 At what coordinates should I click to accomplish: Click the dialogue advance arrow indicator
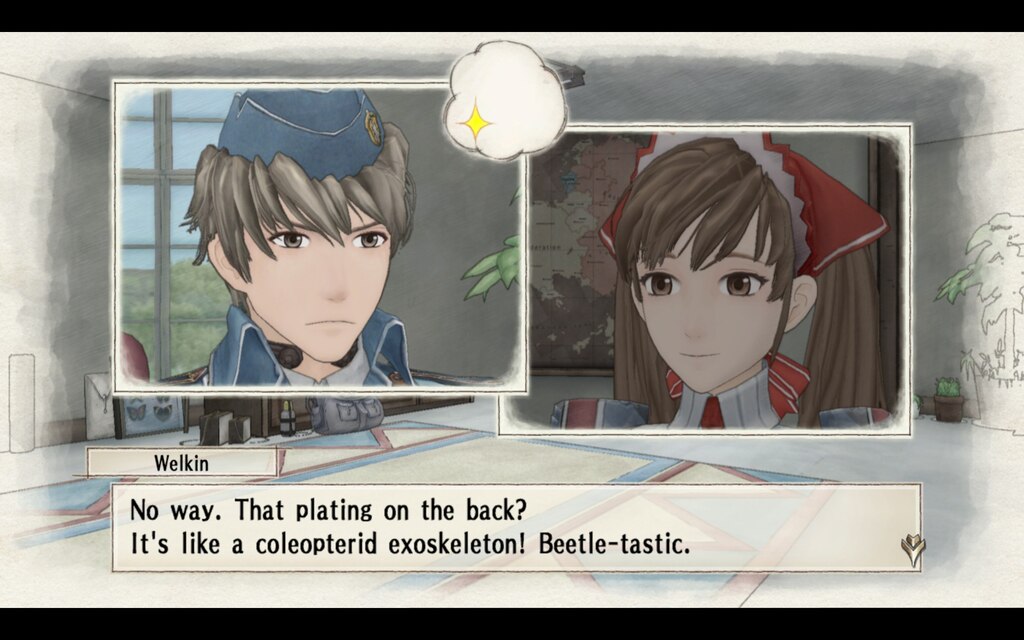(912, 548)
